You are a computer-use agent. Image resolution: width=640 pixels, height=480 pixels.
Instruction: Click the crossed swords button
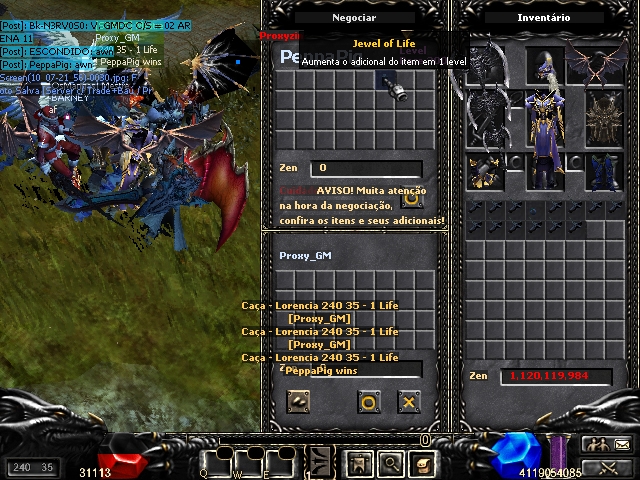(x=608, y=466)
